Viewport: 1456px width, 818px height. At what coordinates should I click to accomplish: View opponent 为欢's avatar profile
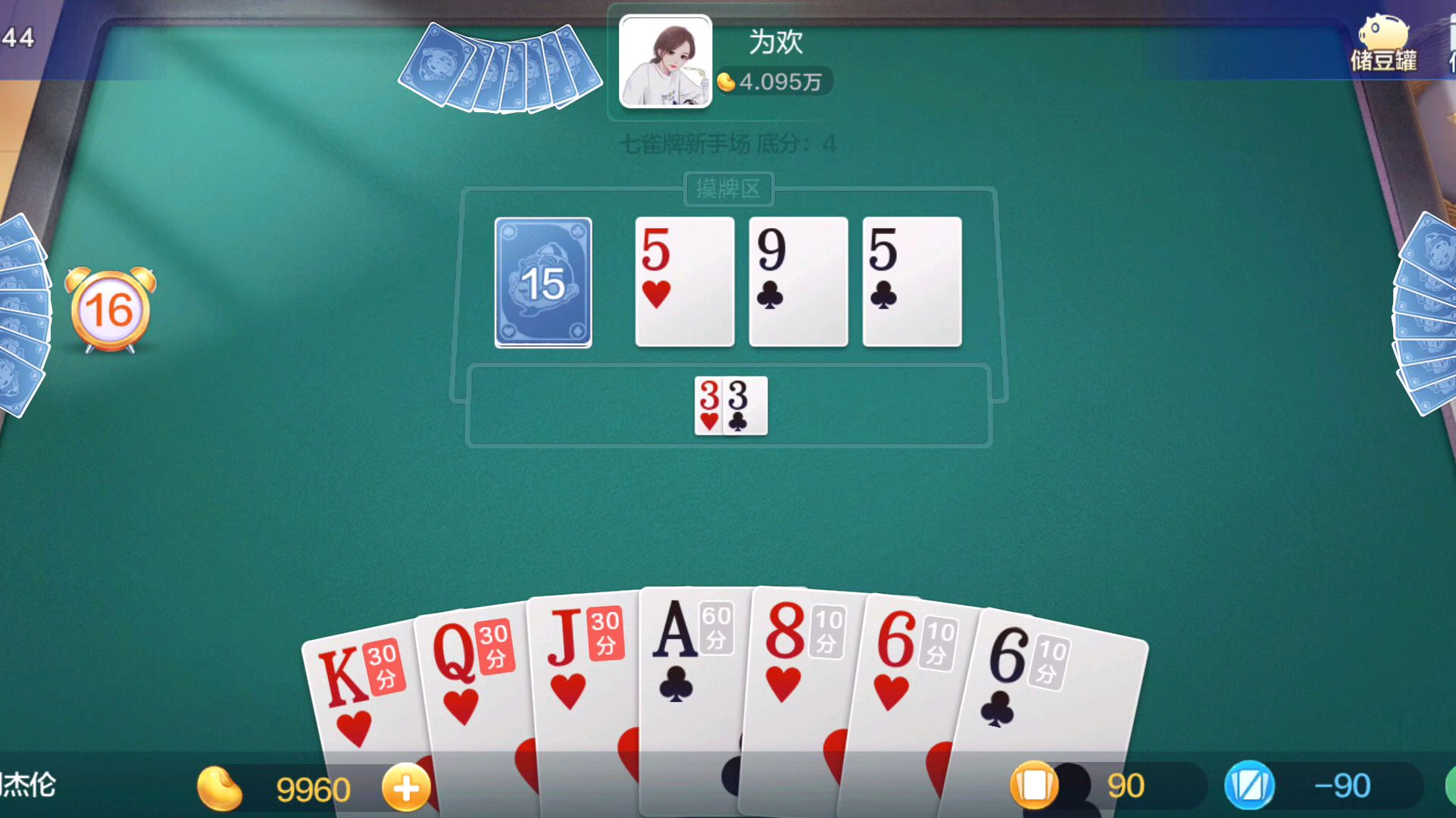(665, 62)
